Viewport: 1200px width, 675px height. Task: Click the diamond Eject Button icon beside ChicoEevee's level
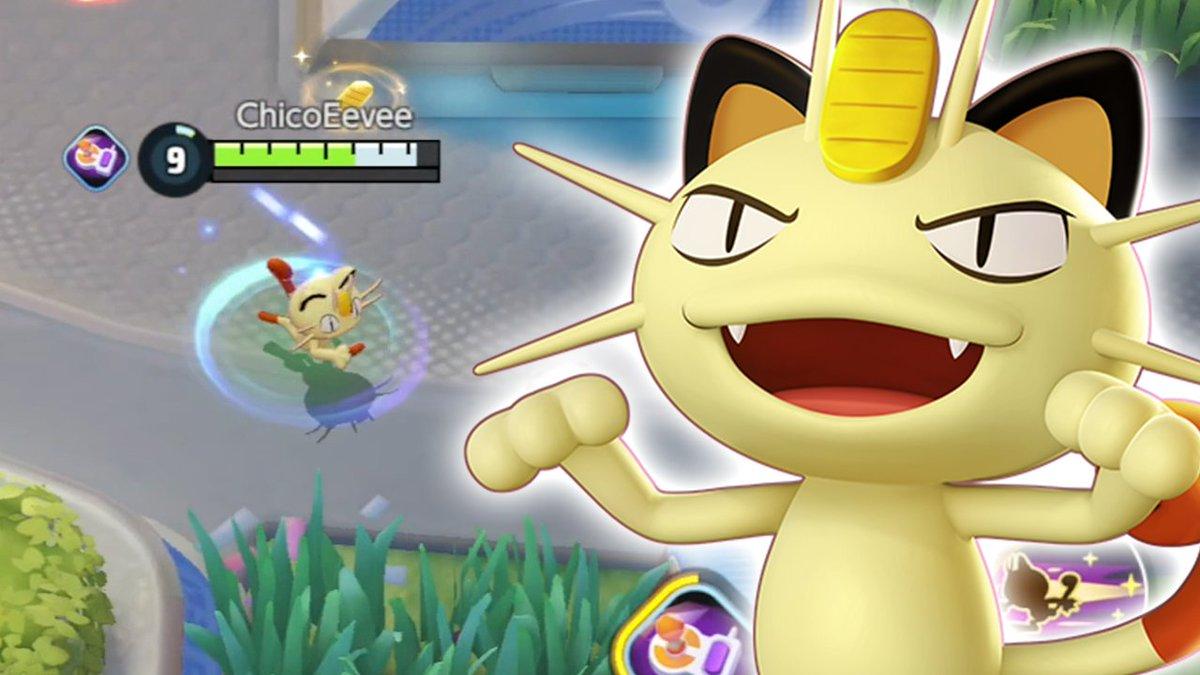tap(96, 157)
